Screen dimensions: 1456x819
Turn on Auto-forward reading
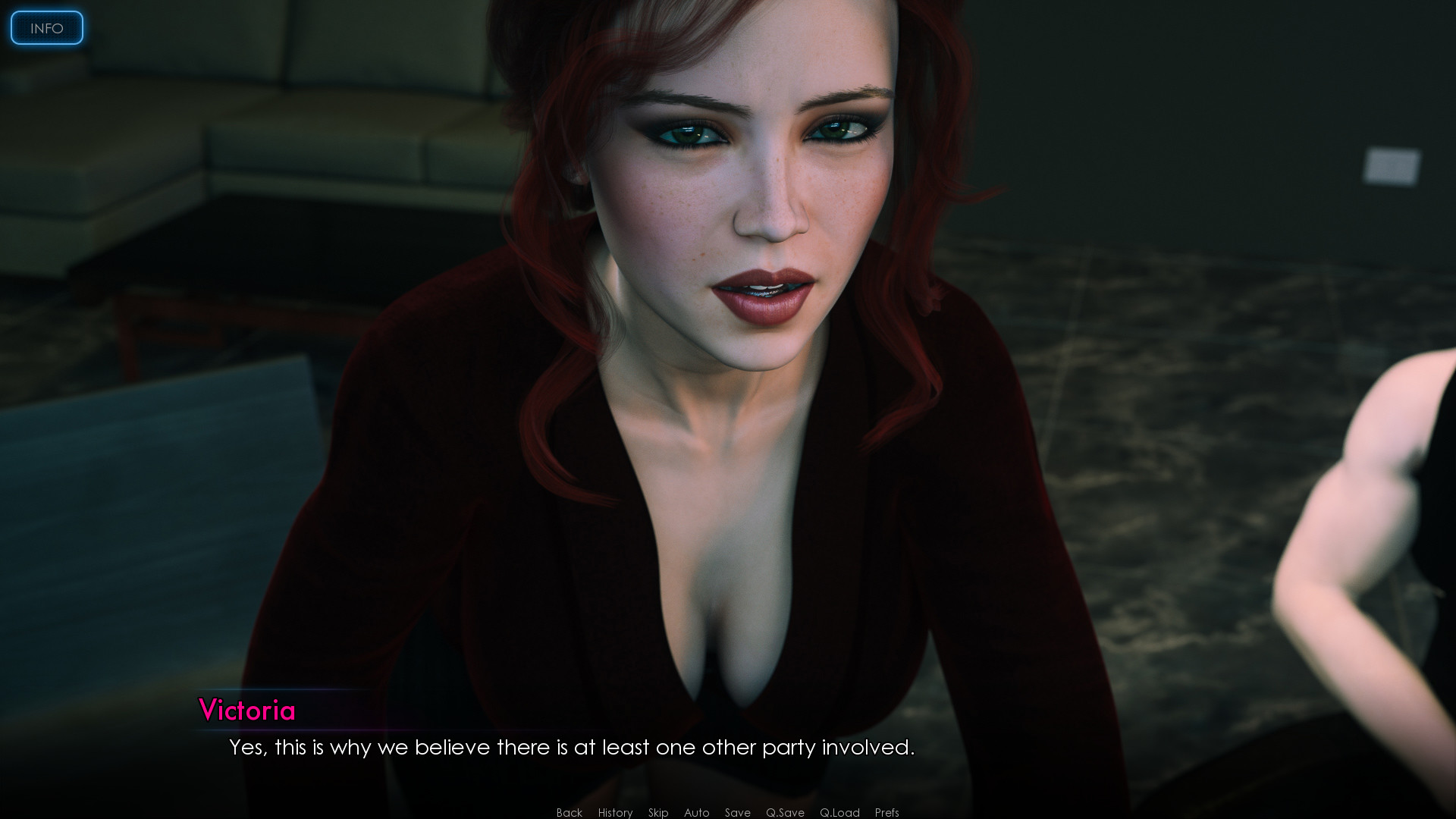[x=696, y=812]
